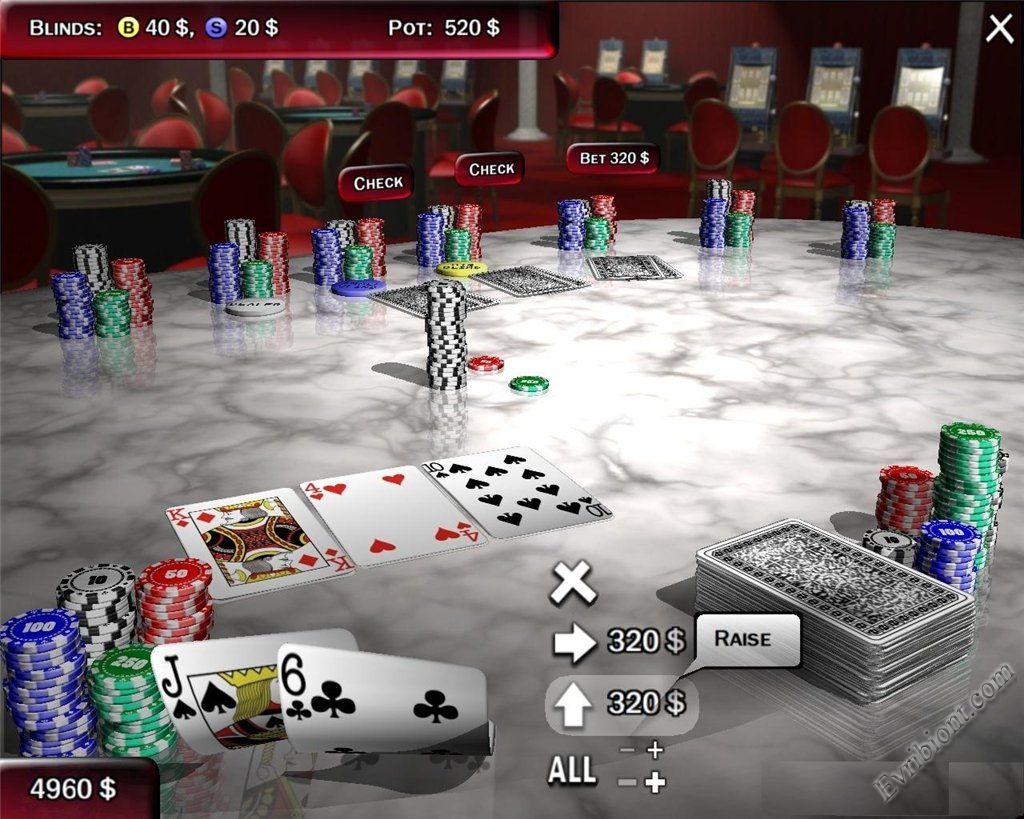
Task: Fold the hand using the X action icon
Action: point(573,582)
